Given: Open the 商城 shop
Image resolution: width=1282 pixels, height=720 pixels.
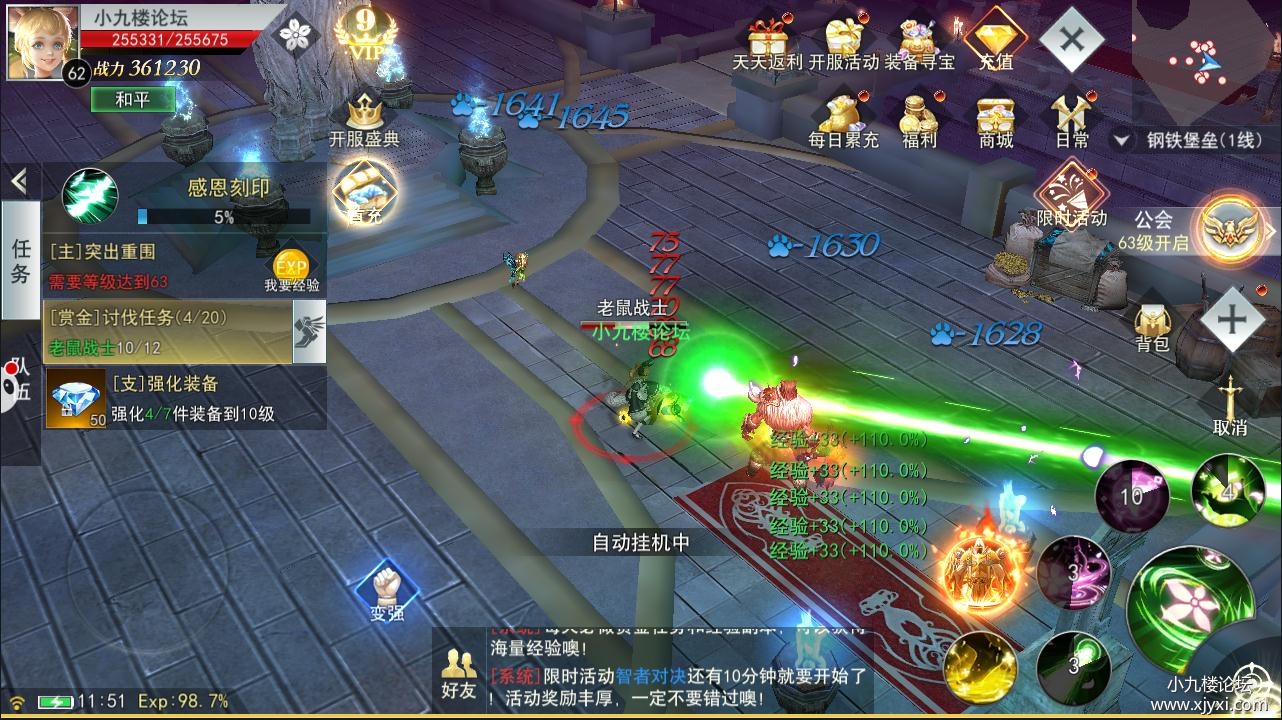Looking at the screenshot, I should pyautogui.click(x=996, y=118).
